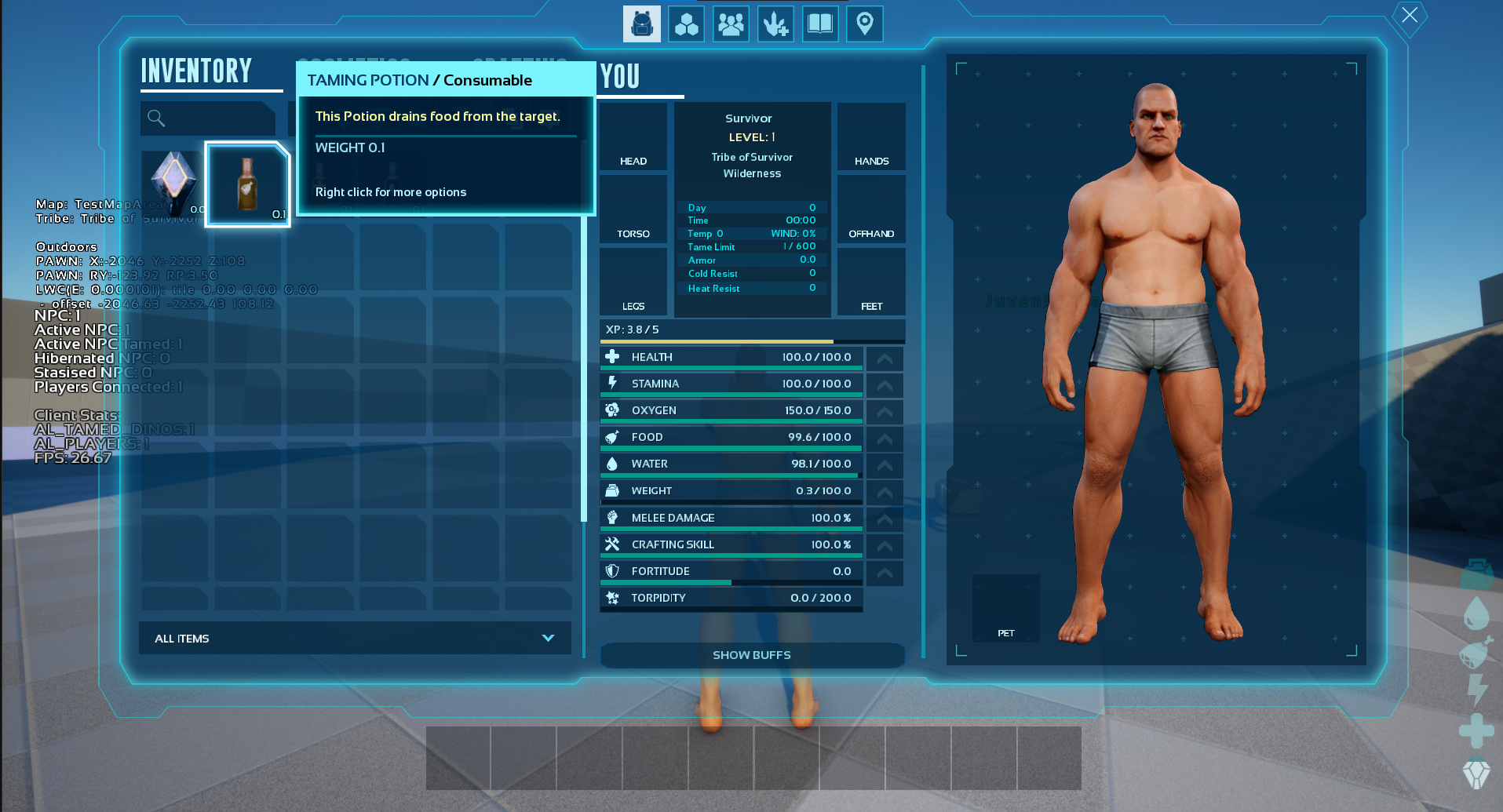
Task: Open the backpack inventory tab
Action: point(641,24)
